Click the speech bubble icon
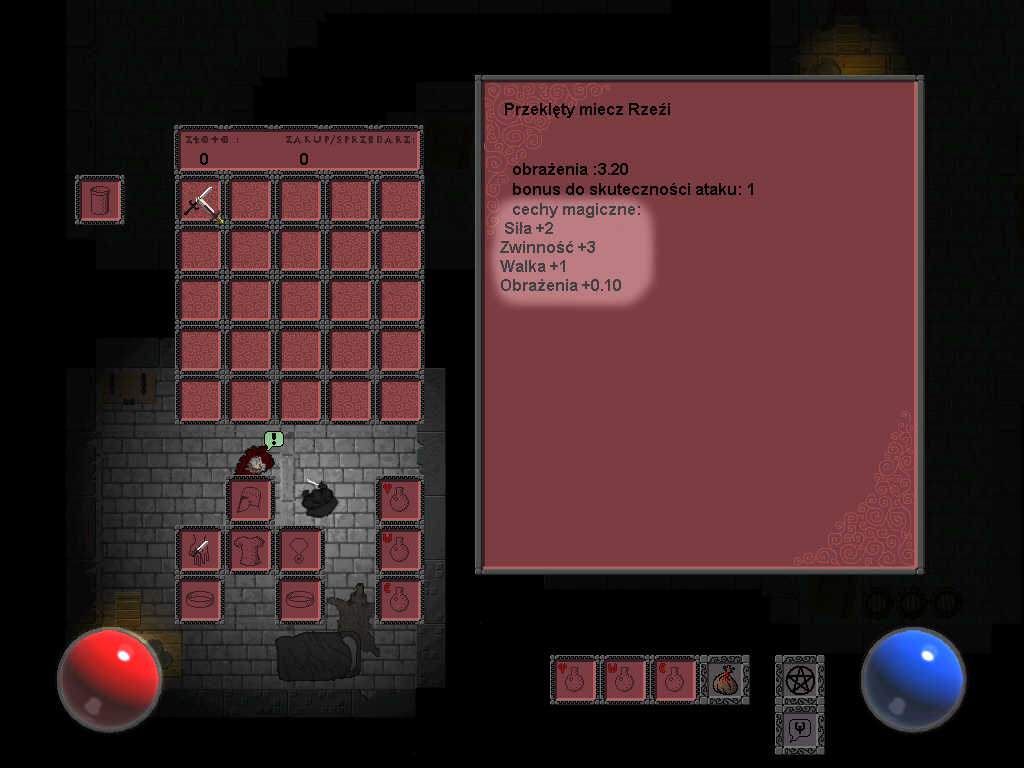 tap(799, 729)
